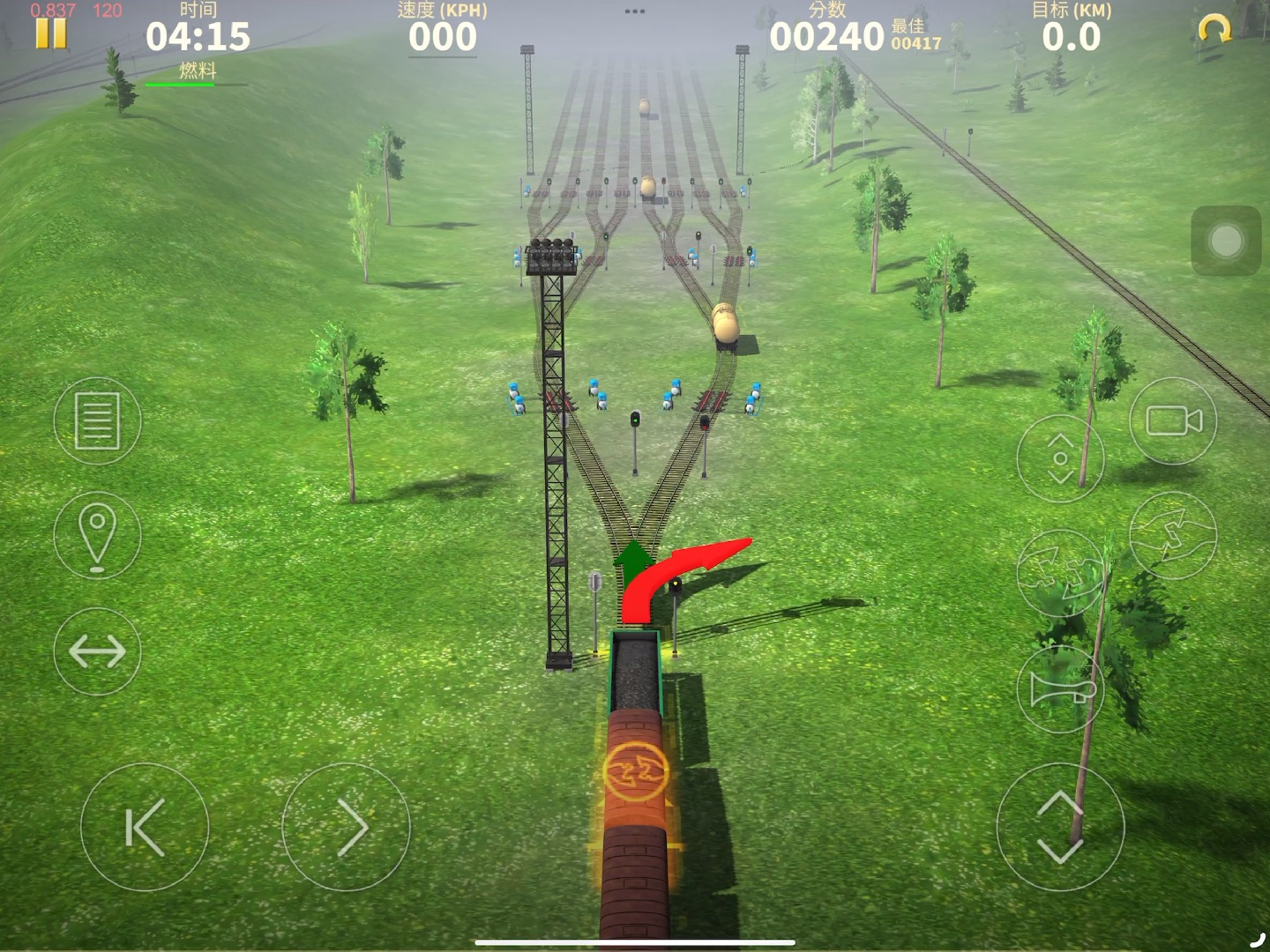Tap the yellow circular restart arrow
The width and height of the screenshot is (1270, 952).
pos(1214,31)
